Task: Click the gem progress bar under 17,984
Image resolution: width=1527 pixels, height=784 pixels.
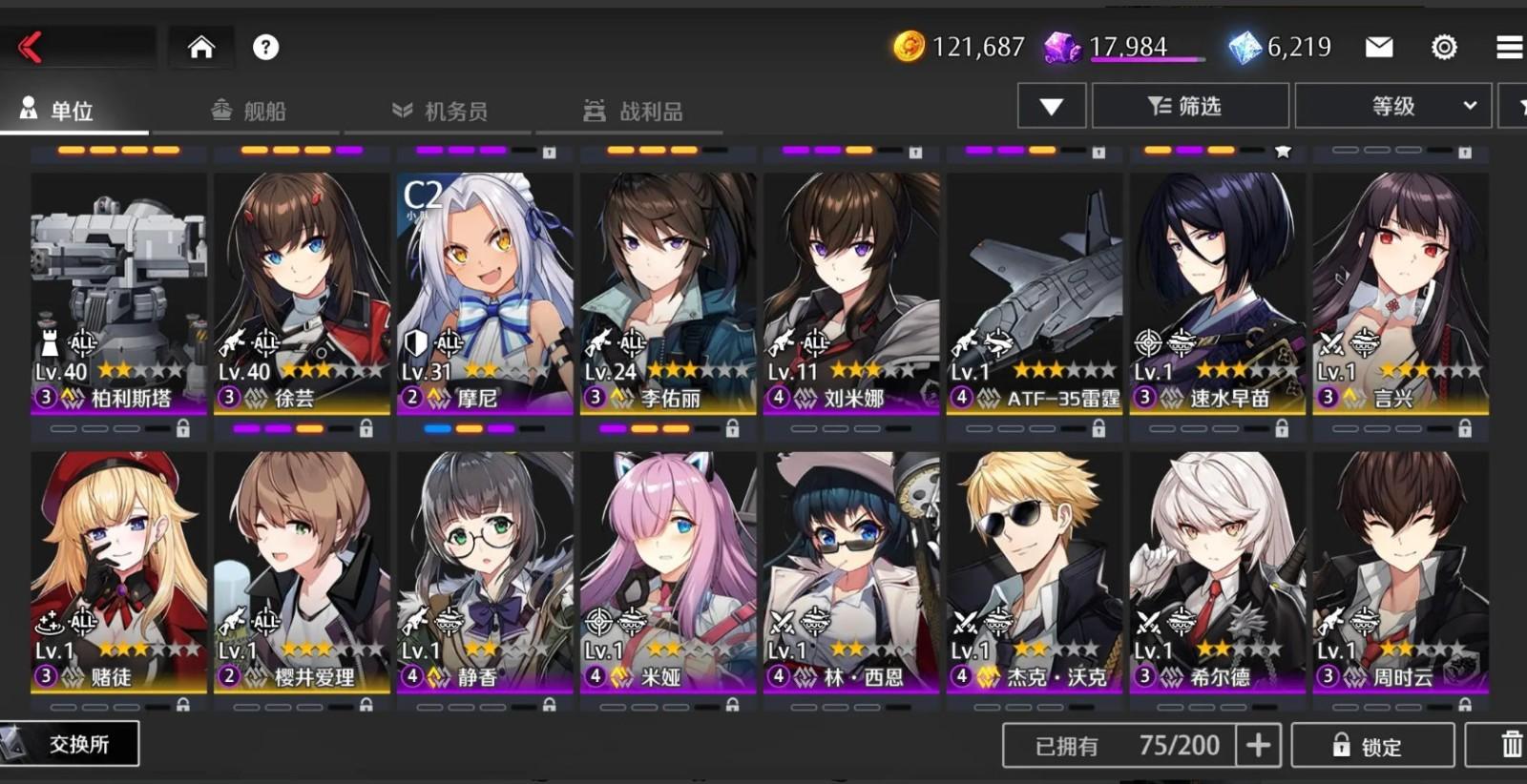Action: (1142, 61)
